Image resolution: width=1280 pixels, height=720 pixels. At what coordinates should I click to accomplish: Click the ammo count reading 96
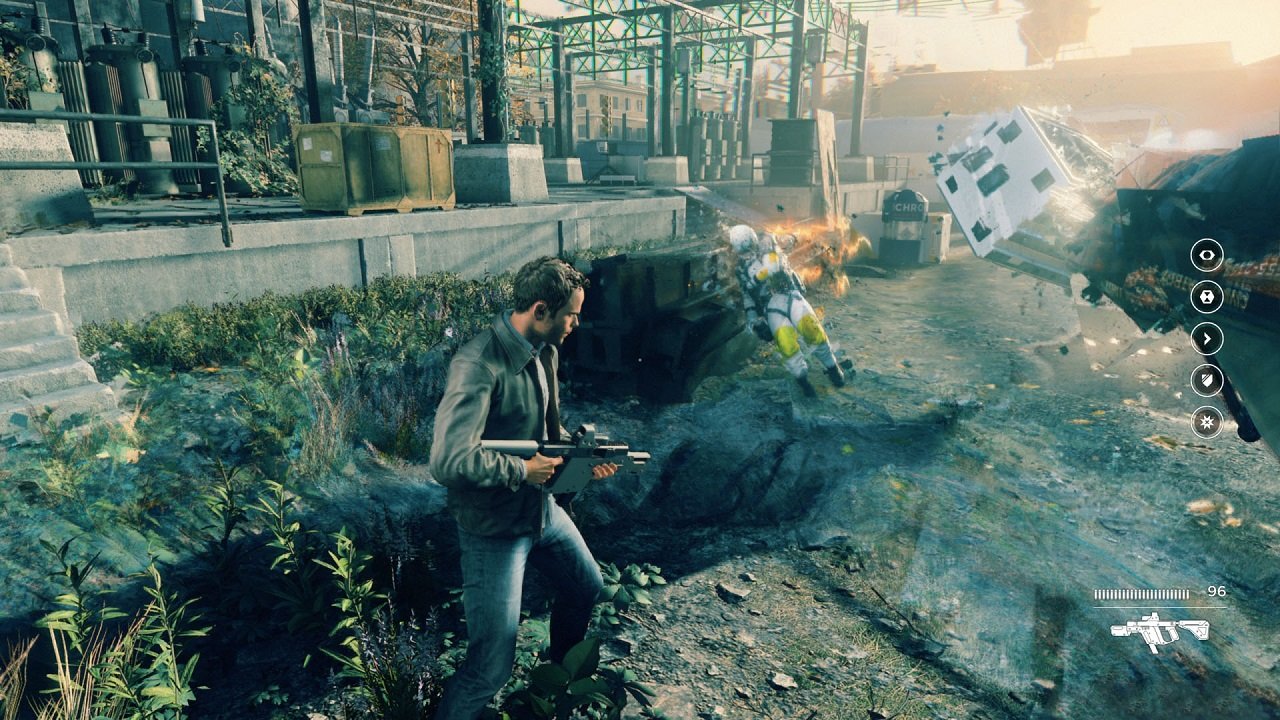point(1215,590)
